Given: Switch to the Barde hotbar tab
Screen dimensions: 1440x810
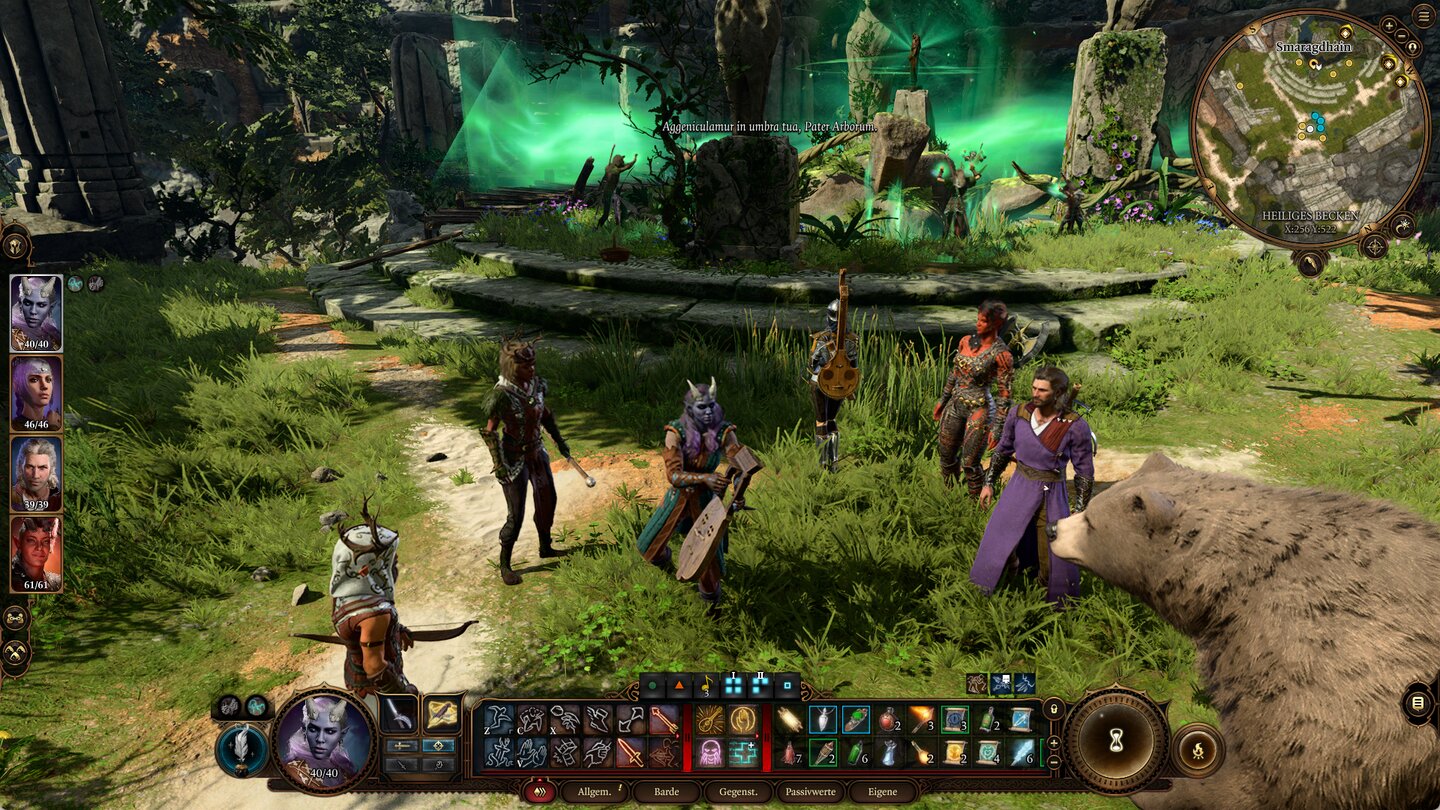Looking at the screenshot, I should tap(666, 791).
